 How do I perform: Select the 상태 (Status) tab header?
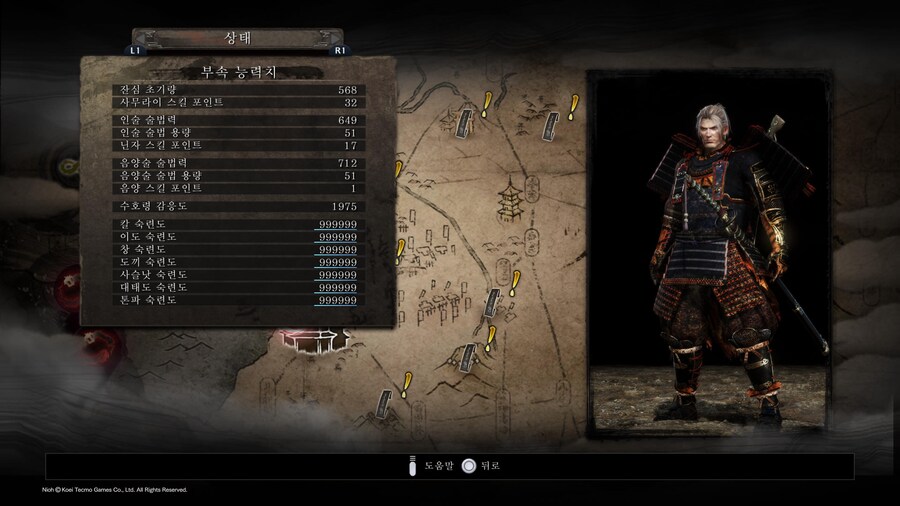tap(238, 38)
